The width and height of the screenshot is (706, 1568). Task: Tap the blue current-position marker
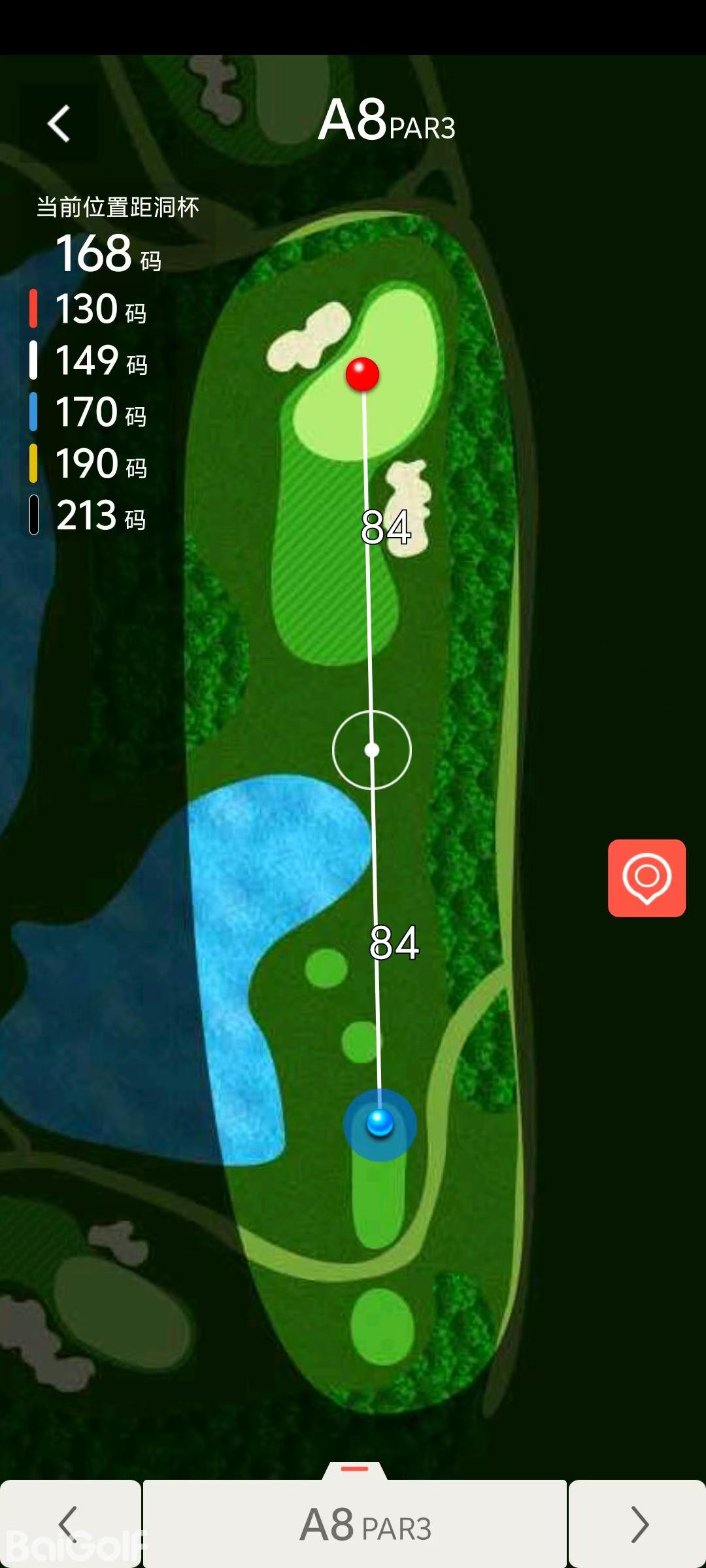[x=380, y=1123]
